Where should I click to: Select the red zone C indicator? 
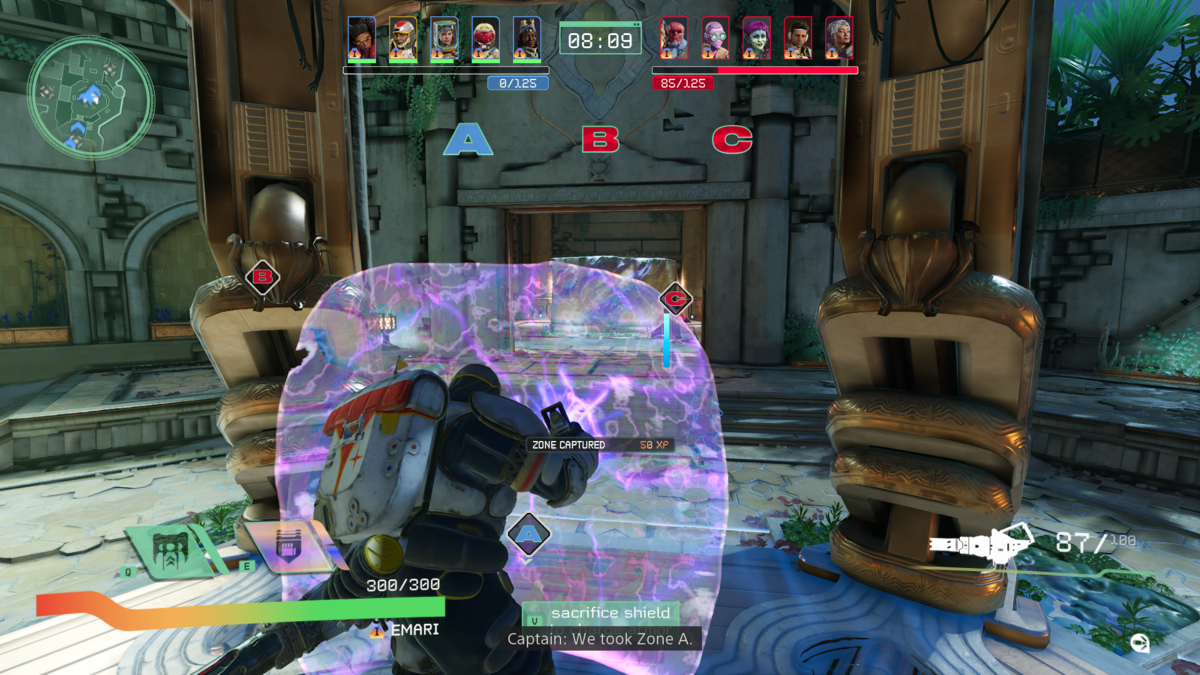click(x=732, y=139)
